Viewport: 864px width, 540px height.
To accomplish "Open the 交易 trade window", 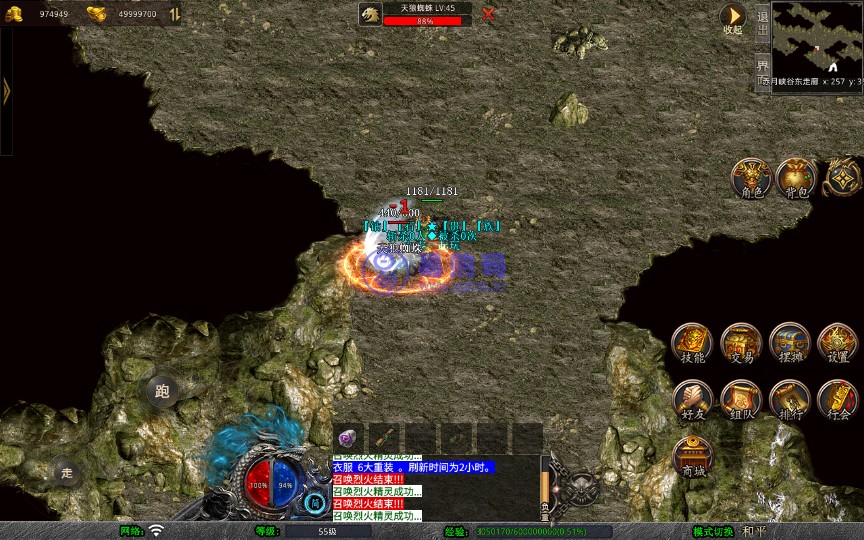I will coord(741,343).
